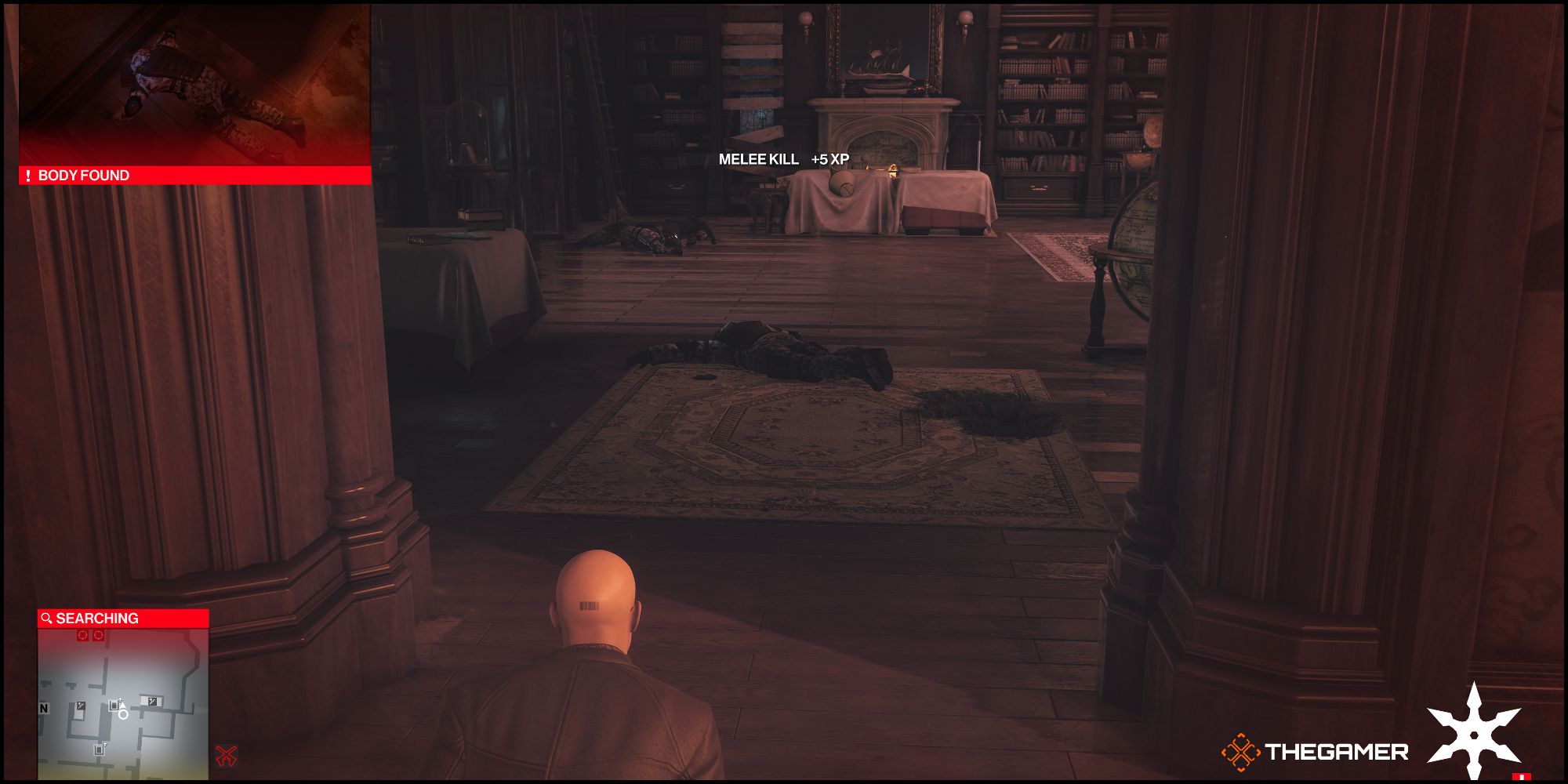Click the small red marker in the bottom-right corner

point(1522,776)
